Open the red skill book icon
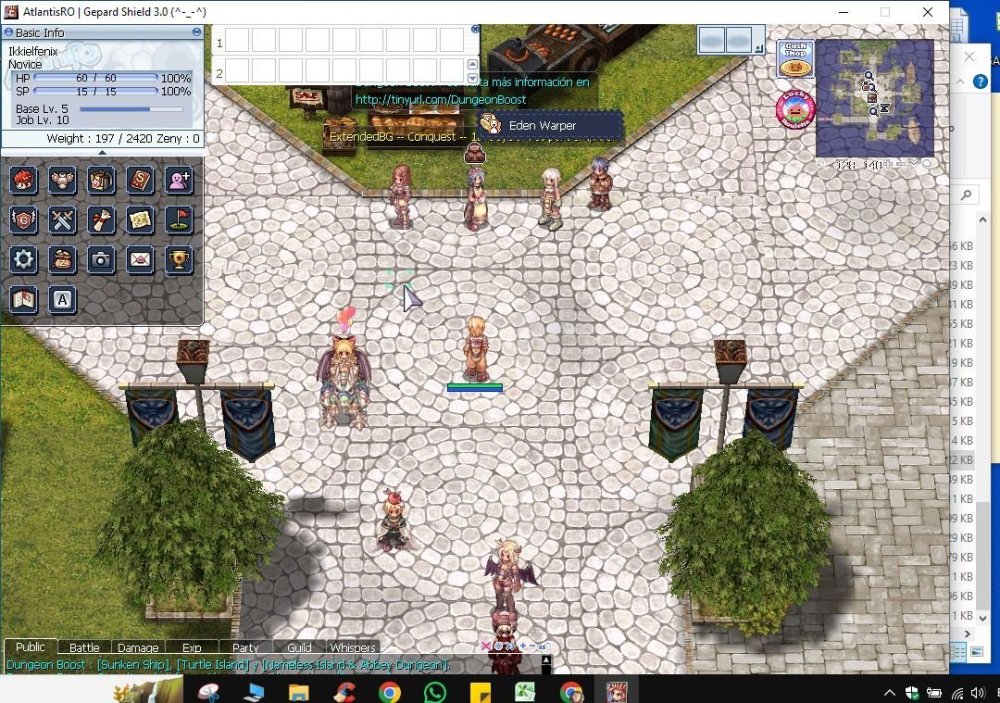 140,181
